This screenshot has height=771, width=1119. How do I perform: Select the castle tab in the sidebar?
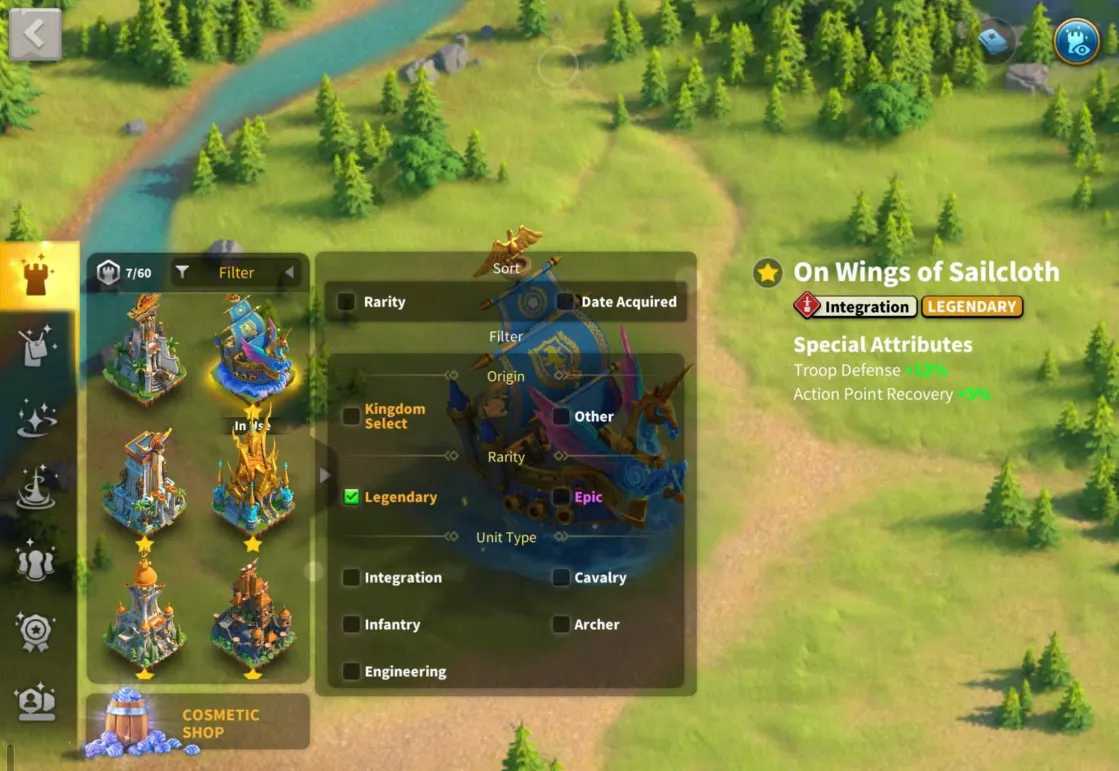pyautogui.click(x=38, y=277)
